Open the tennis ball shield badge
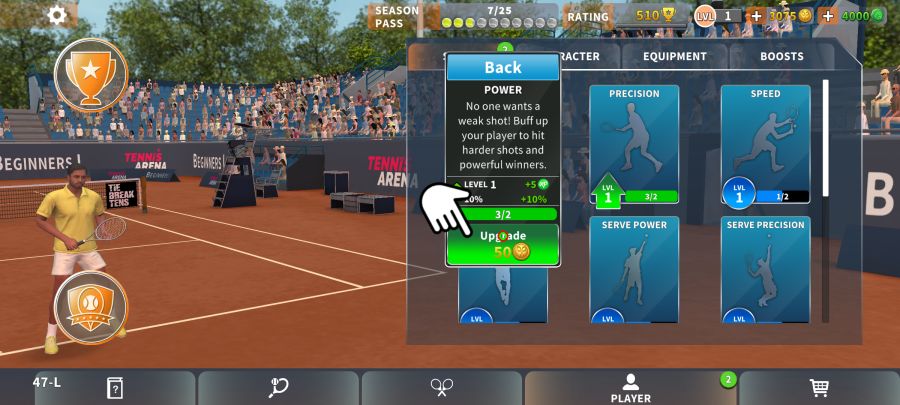The width and height of the screenshot is (900, 405). [91, 307]
